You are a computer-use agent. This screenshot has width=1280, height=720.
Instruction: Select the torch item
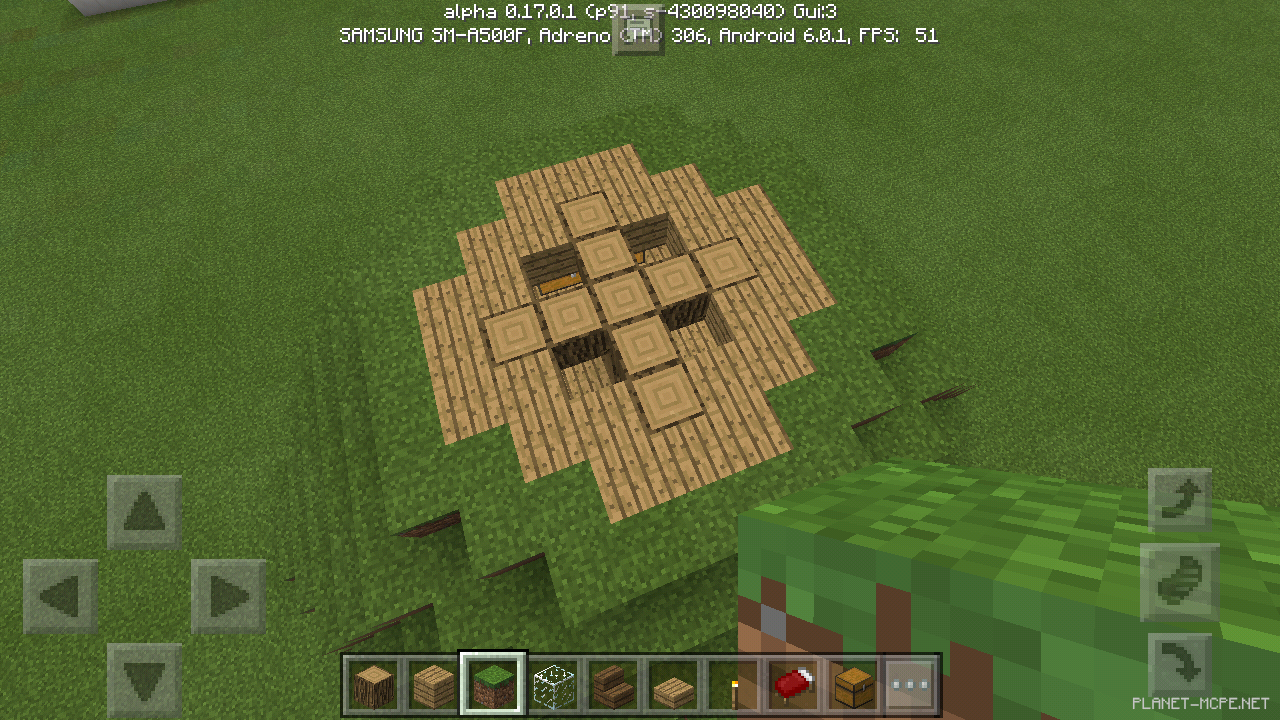[x=733, y=685]
